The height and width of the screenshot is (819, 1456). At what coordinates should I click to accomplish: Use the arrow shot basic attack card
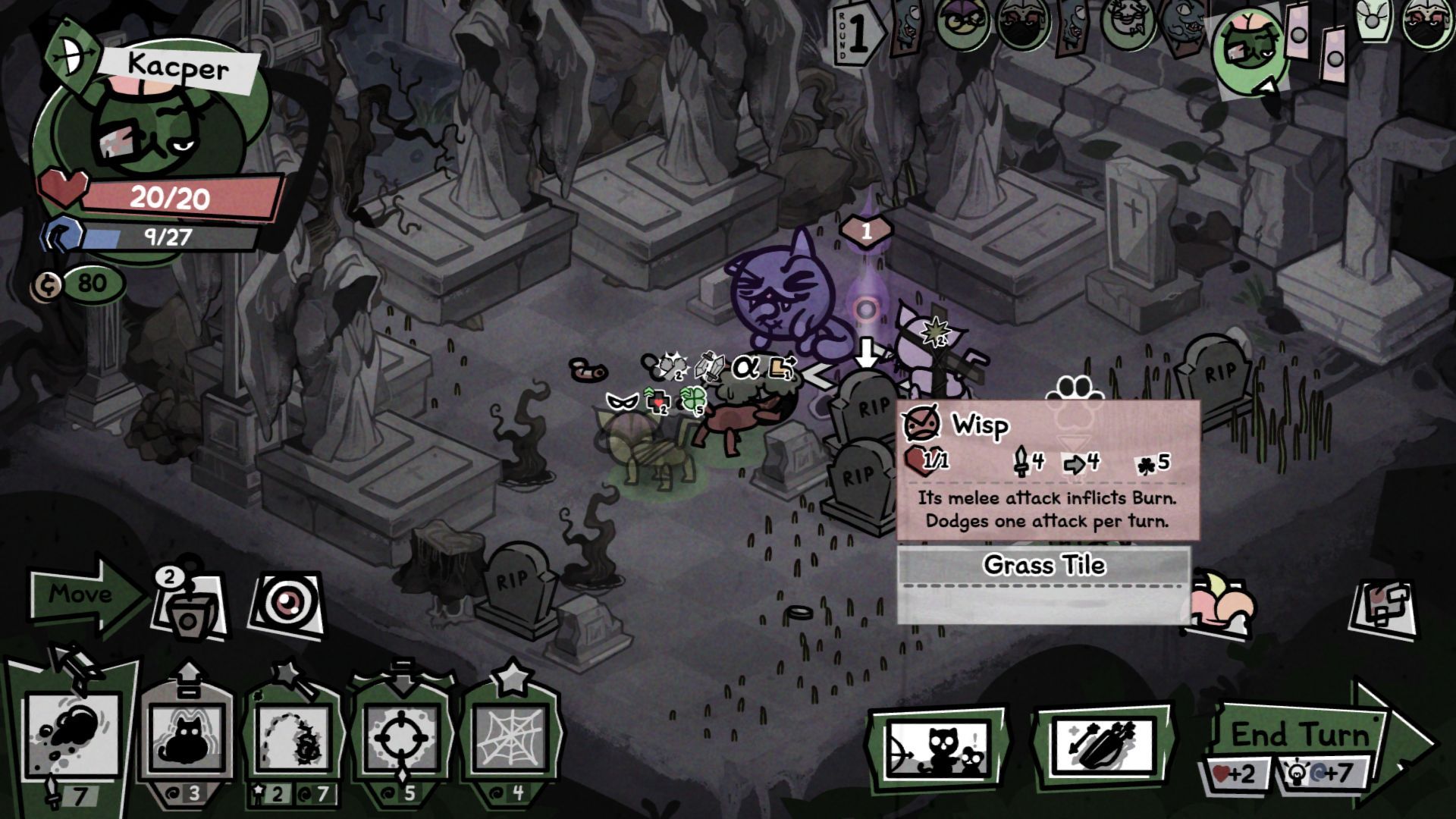point(74,736)
